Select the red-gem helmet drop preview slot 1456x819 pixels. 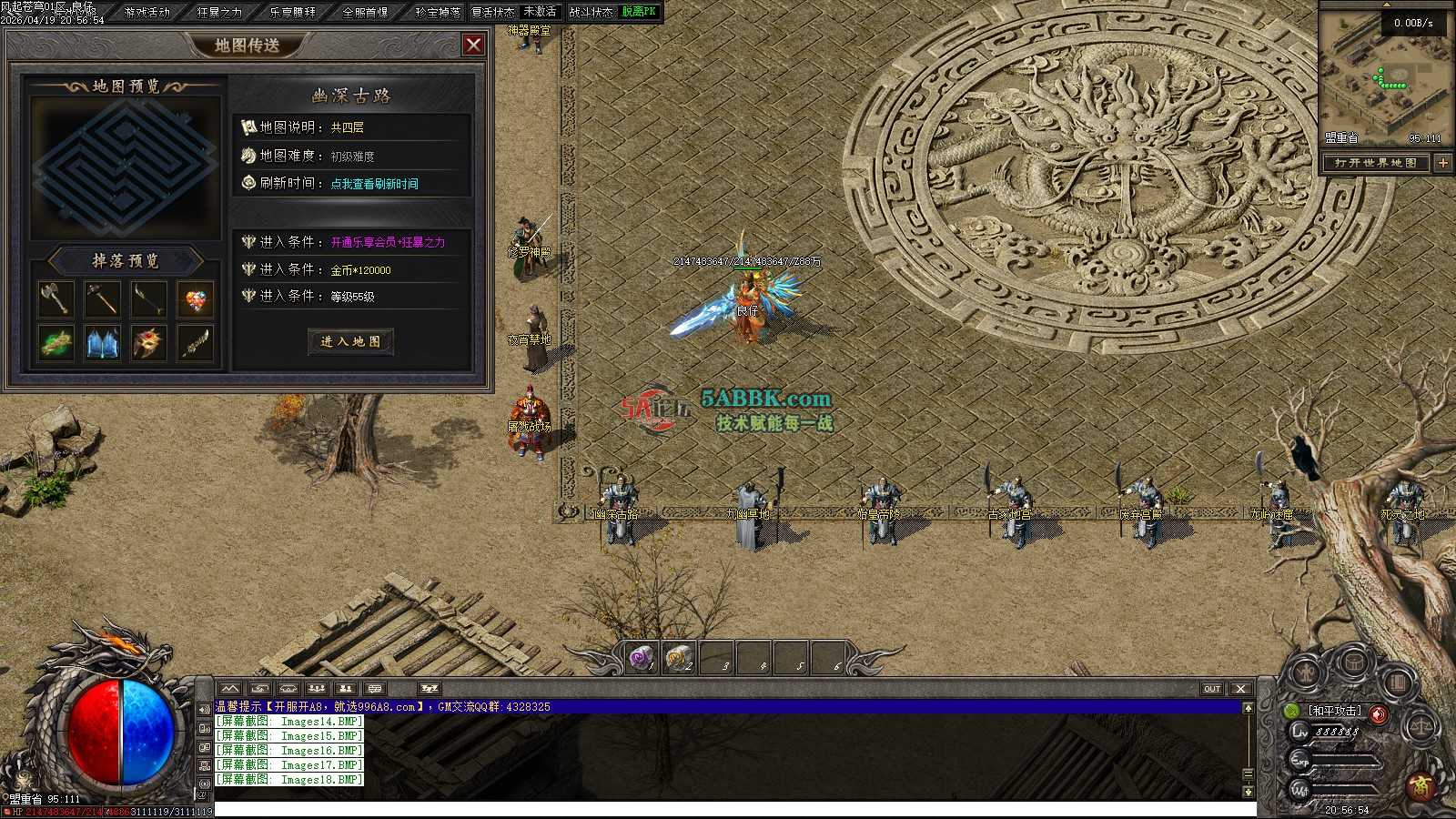(x=148, y=344)
